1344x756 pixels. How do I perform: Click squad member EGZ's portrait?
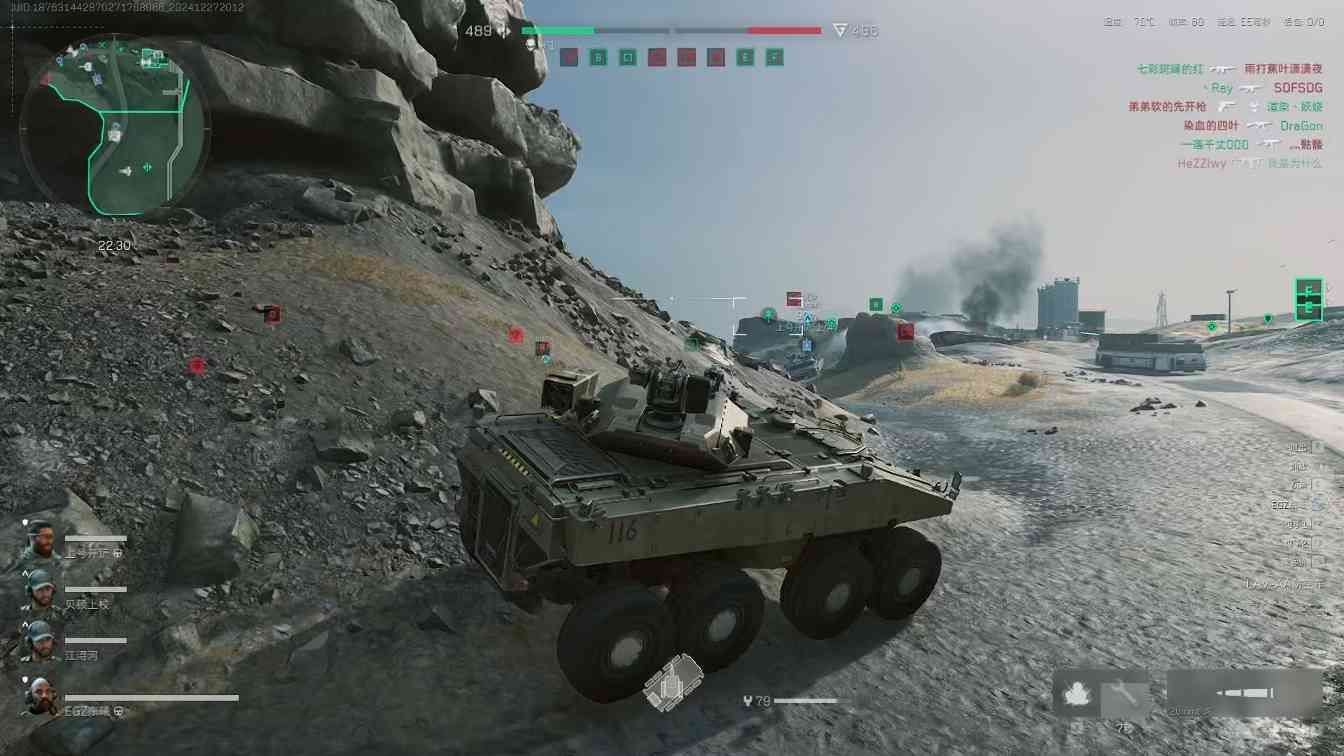tap(40, 696)
